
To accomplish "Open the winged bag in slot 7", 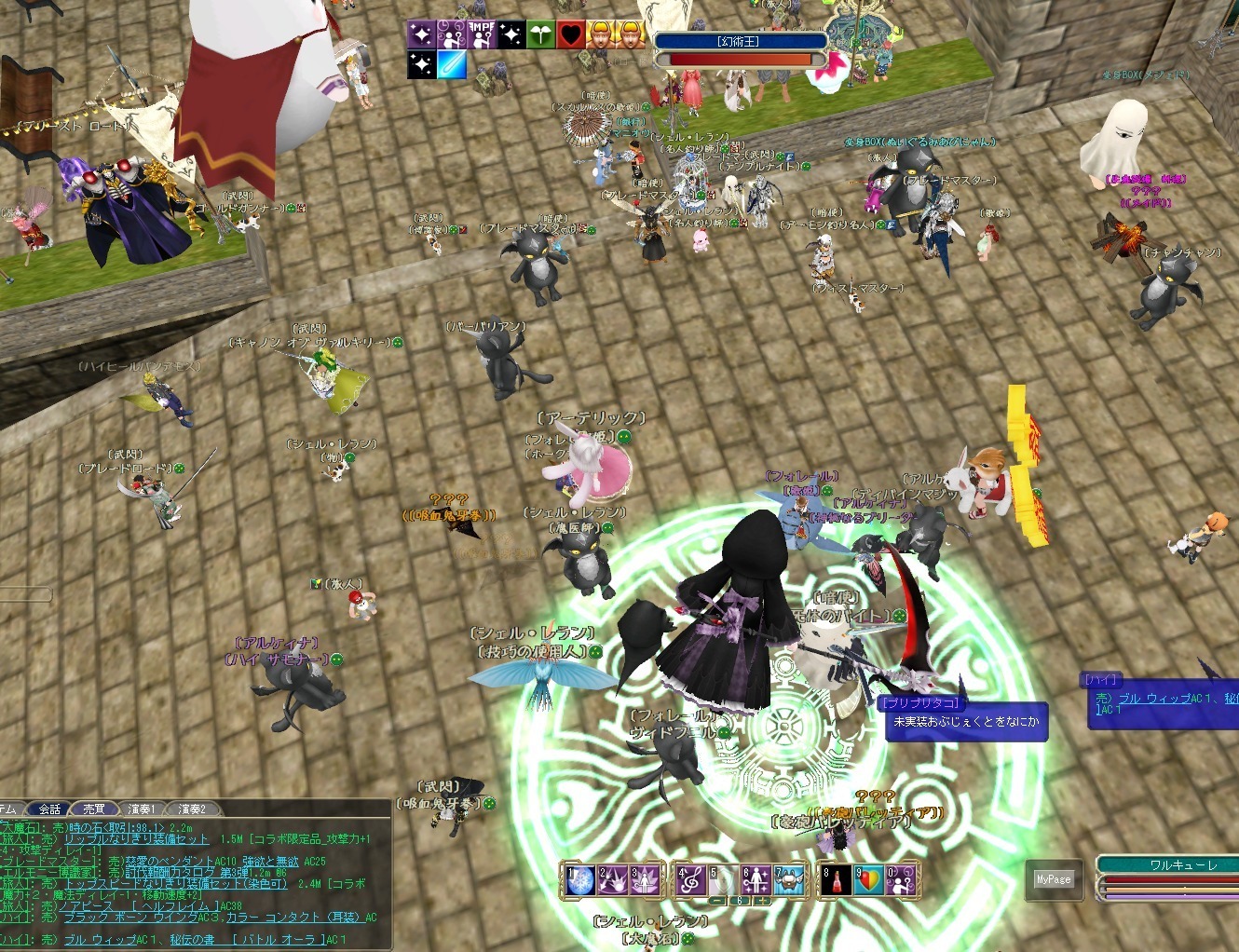I will pyautogui.click(x=788, y=880).
